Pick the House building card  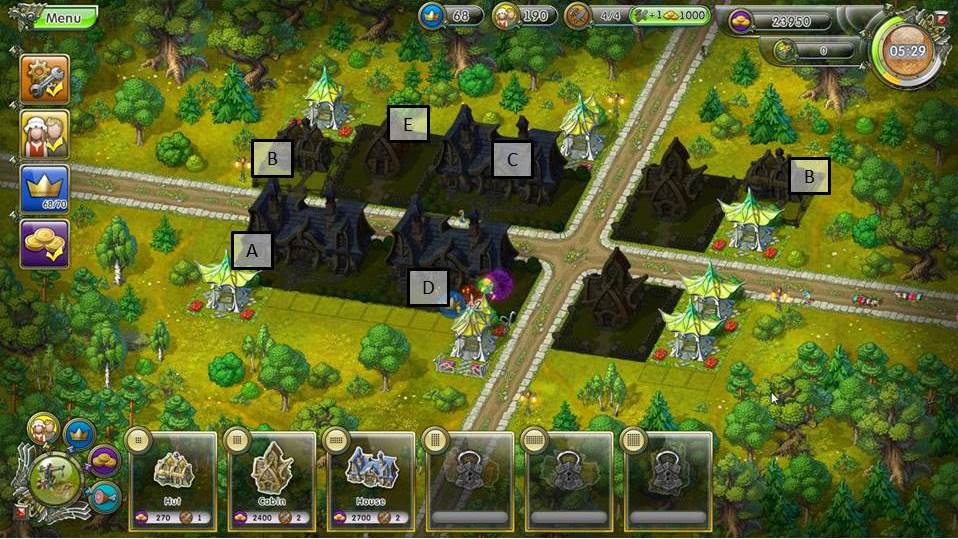point(370,480)
